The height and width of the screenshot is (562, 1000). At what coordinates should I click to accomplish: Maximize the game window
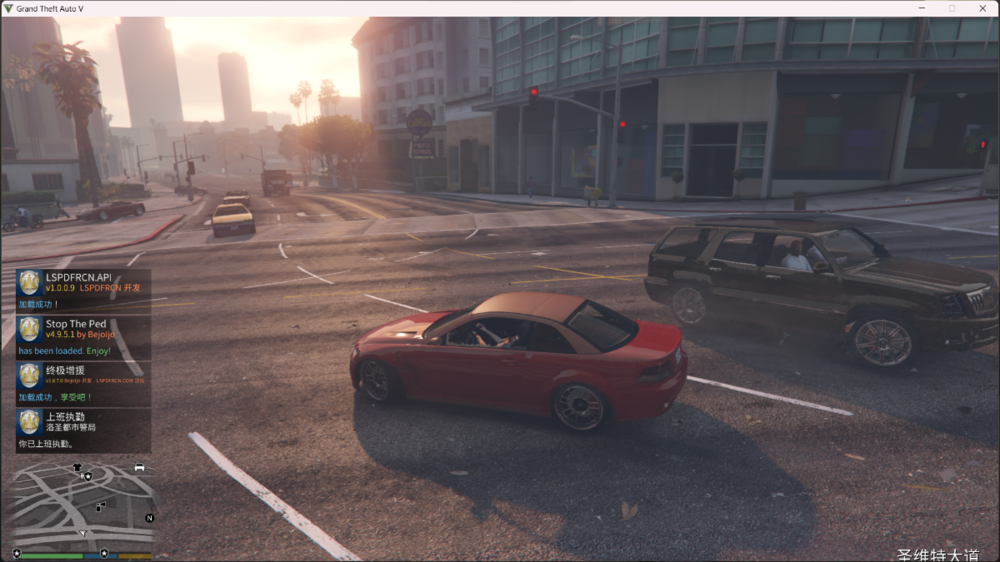click(x=951, y=8)
